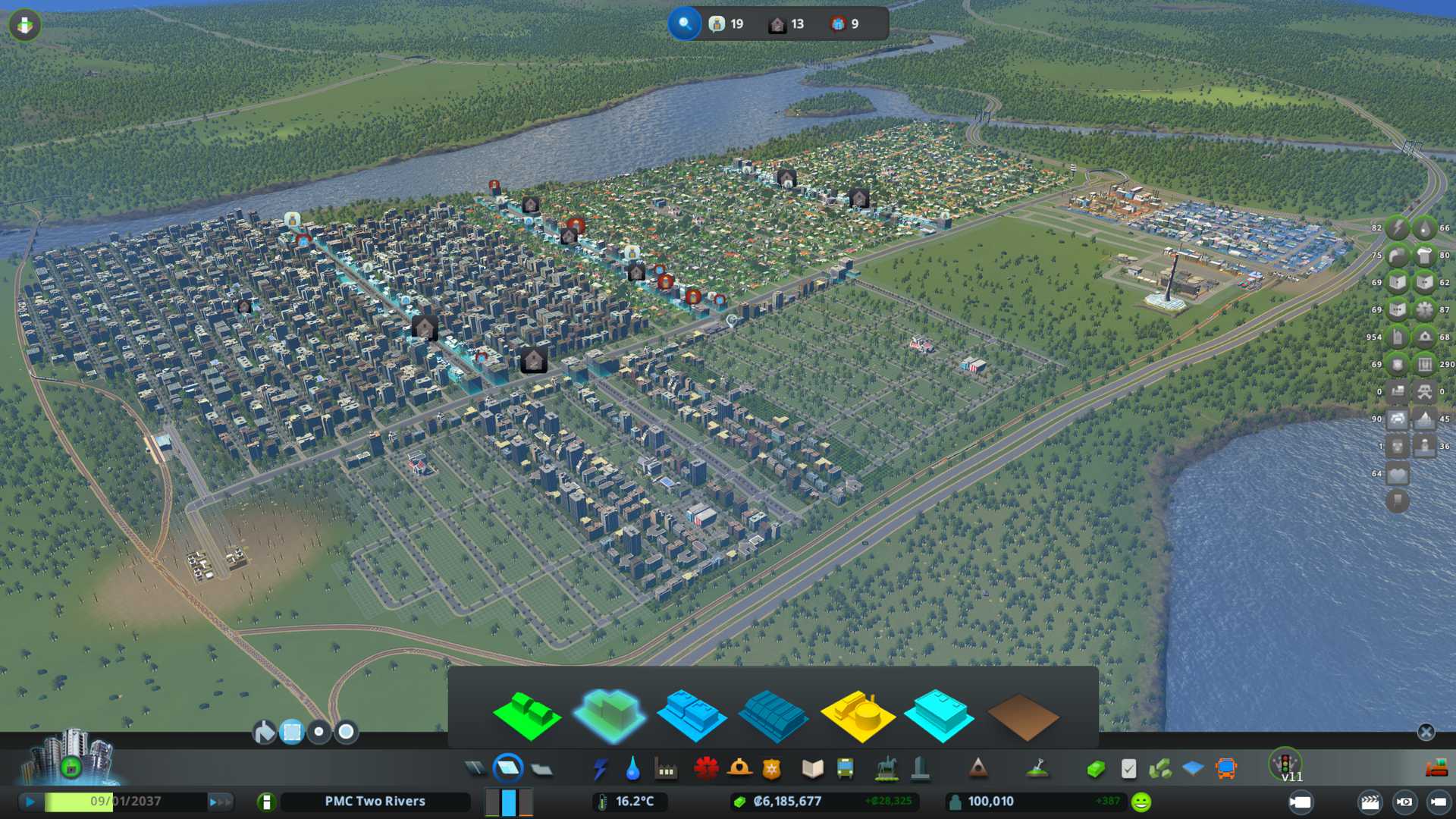Screen dimensions: 1456x819
Task: Open the Fire Department menu
Action: (739, 769)
